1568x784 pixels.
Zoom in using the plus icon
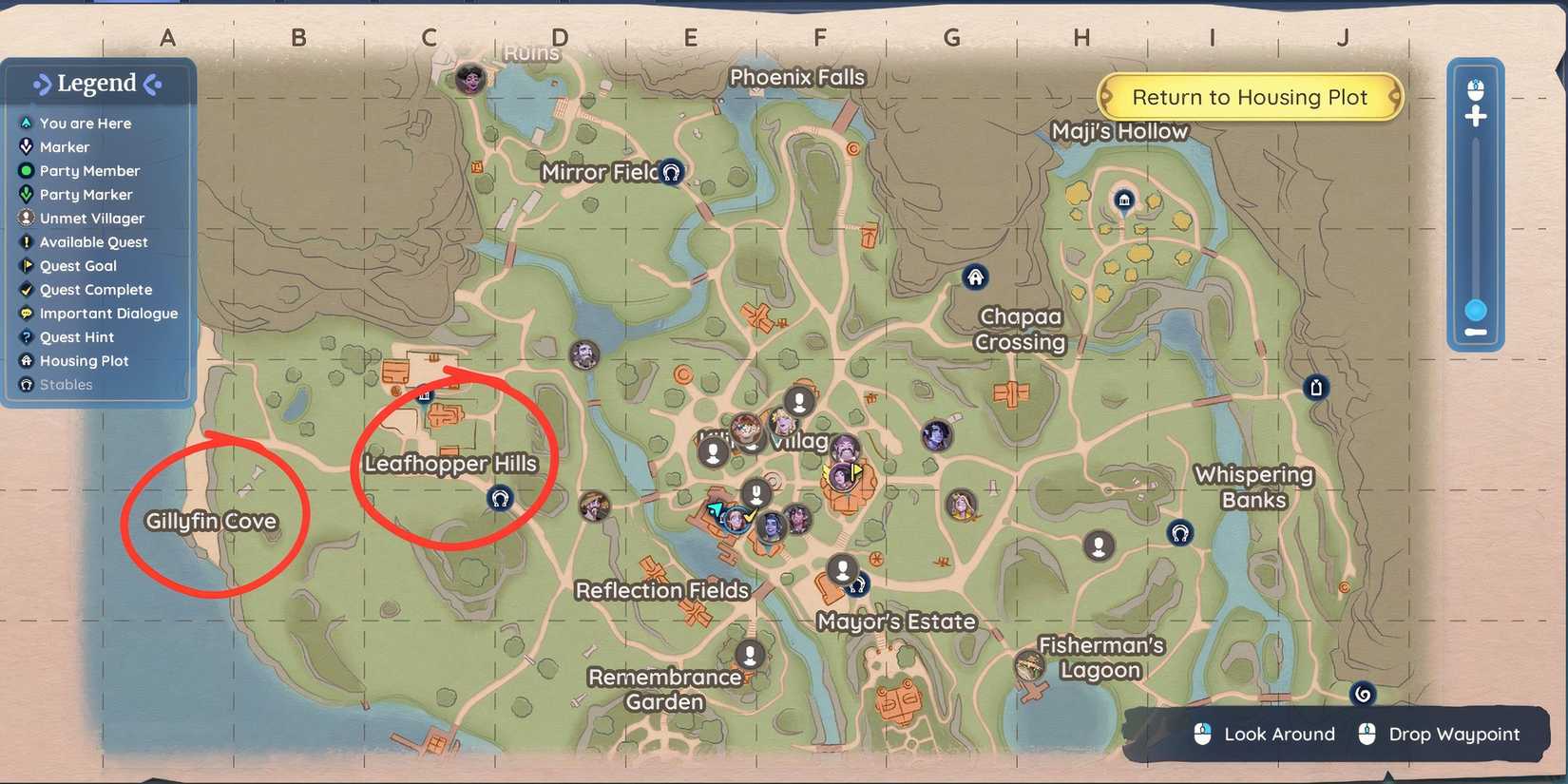(1476, 115)
